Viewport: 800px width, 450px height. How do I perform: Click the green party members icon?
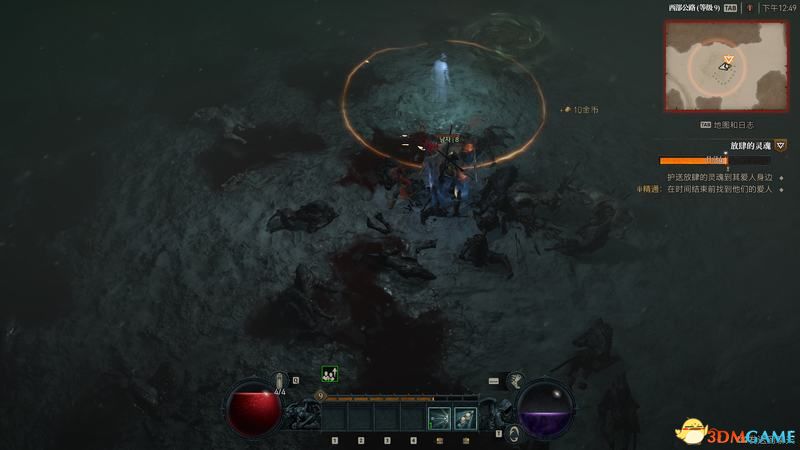pyautogui.click(x=328, y=374)
